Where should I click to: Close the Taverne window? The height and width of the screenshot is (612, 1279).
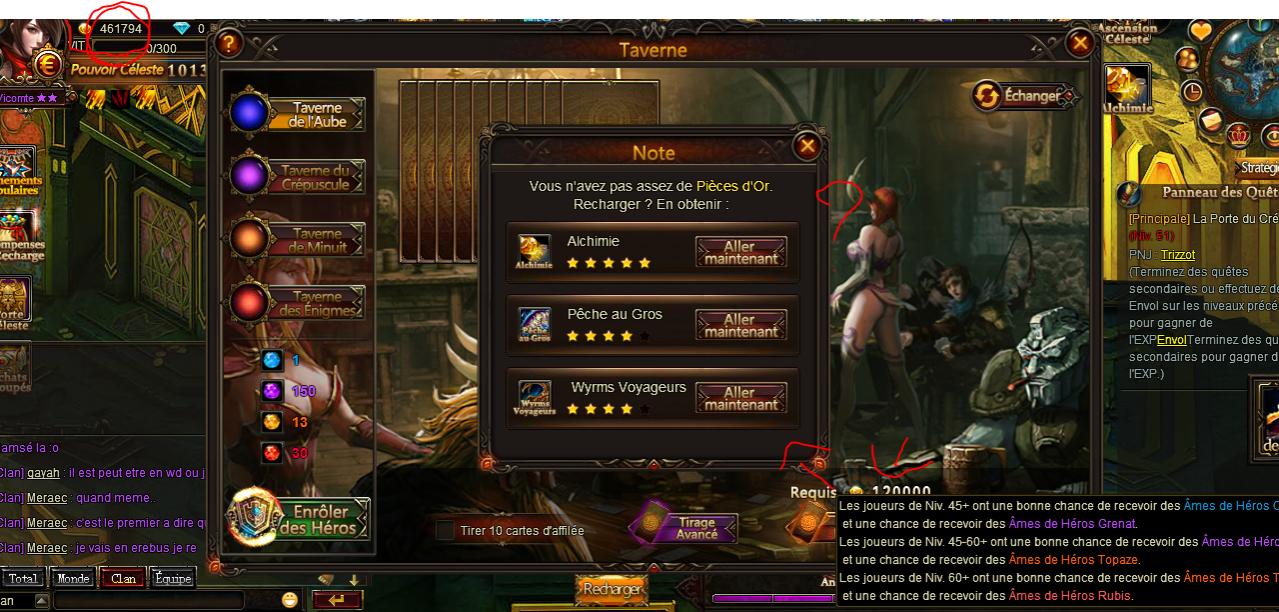point(1079,43)
